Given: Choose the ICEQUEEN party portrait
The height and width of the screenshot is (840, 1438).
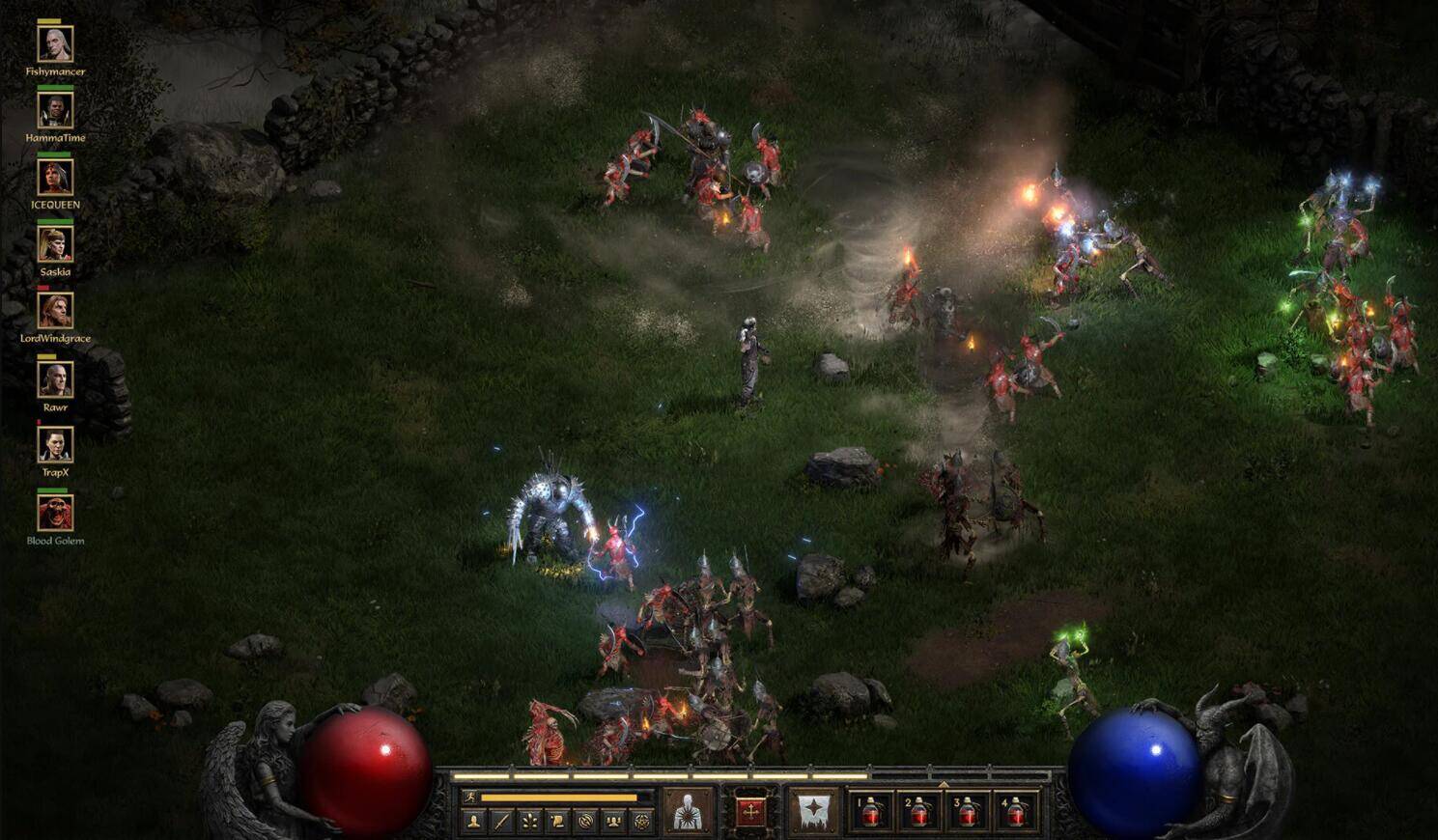Looking at the screenshot, I should (x=55, y=178).
